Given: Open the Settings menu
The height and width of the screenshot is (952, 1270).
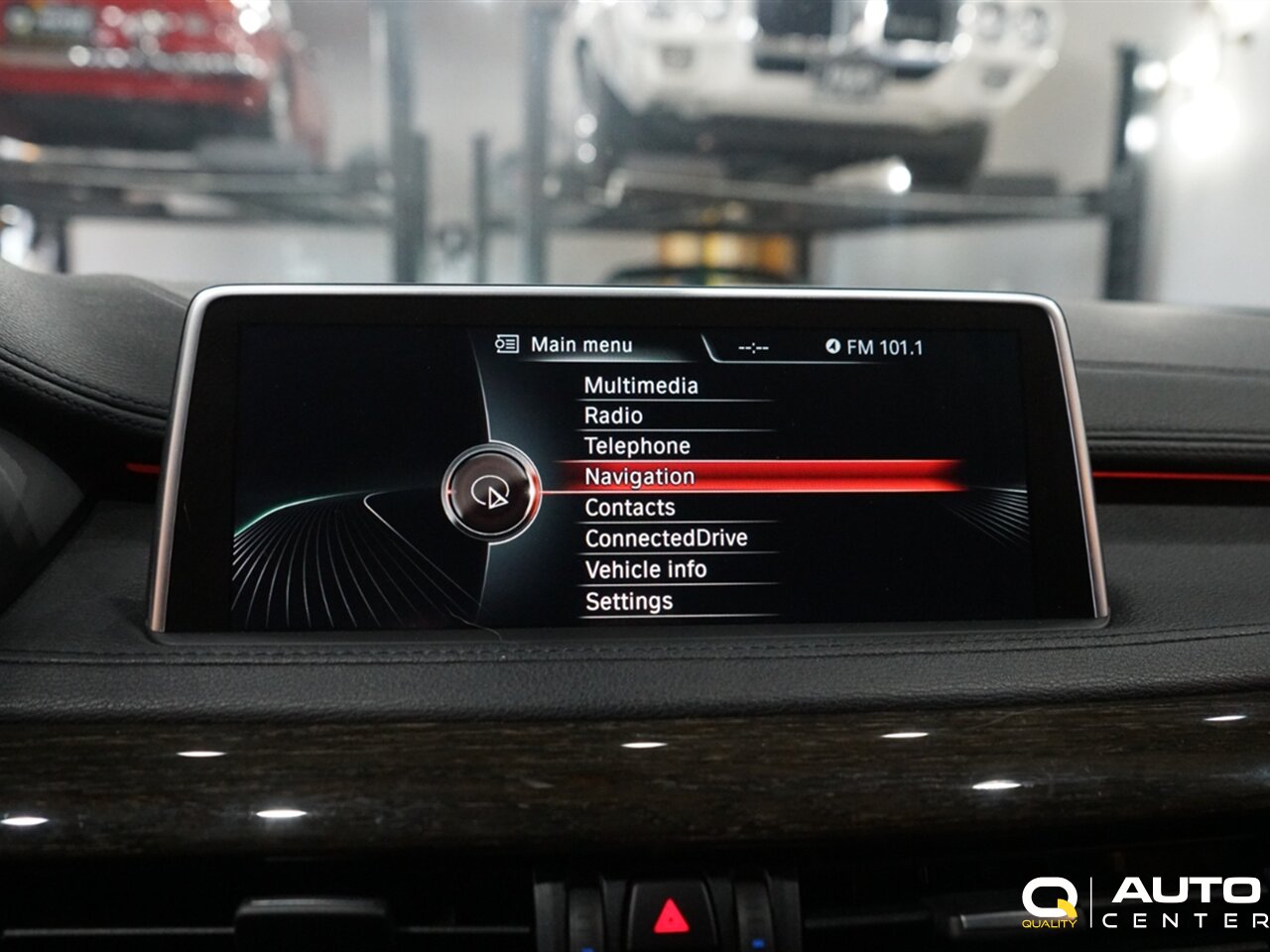Looking at the screenshot, I should [629, 601].
